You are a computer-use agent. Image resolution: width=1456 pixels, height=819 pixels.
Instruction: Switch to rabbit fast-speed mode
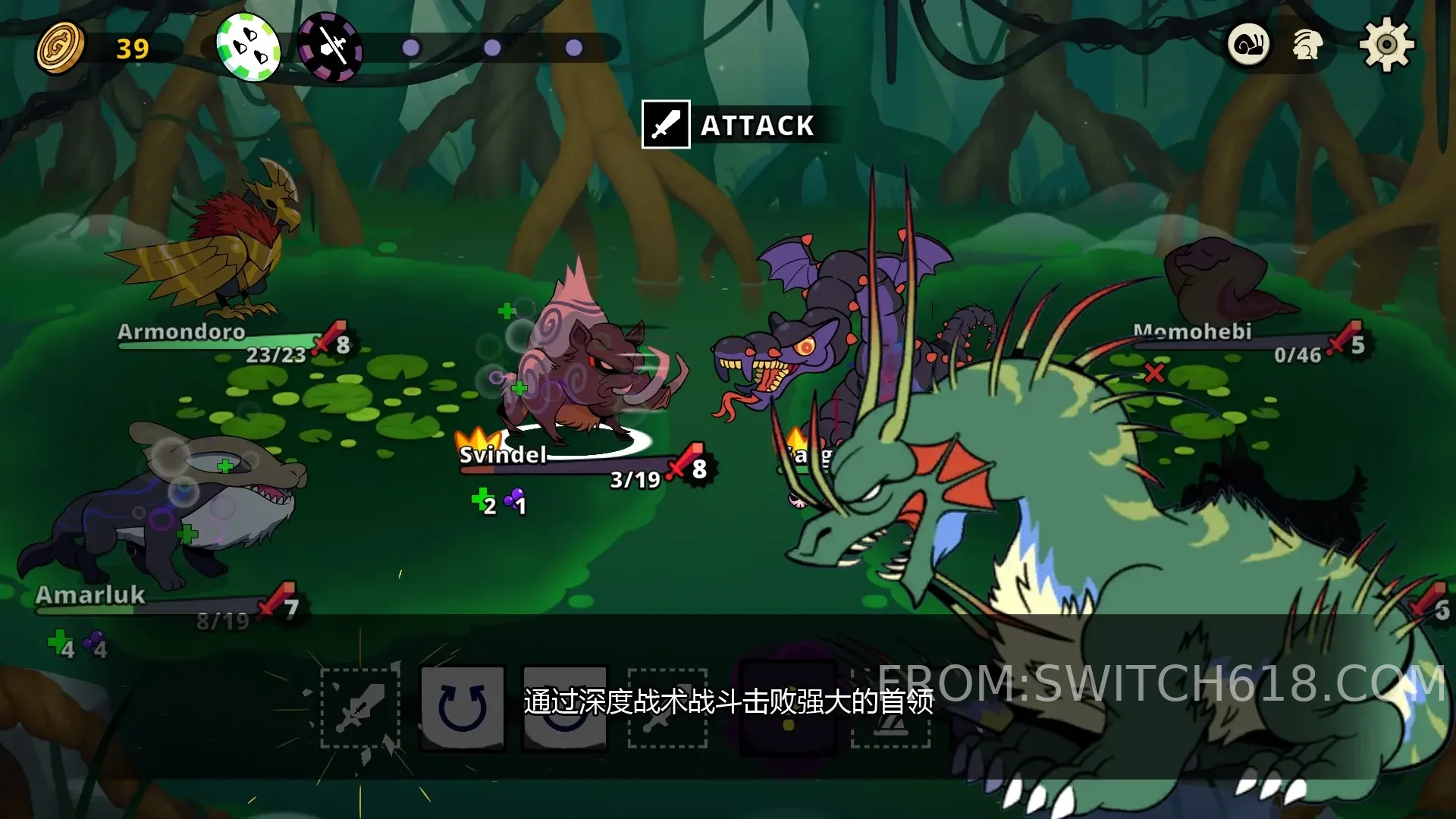[x=1307, y=45]
